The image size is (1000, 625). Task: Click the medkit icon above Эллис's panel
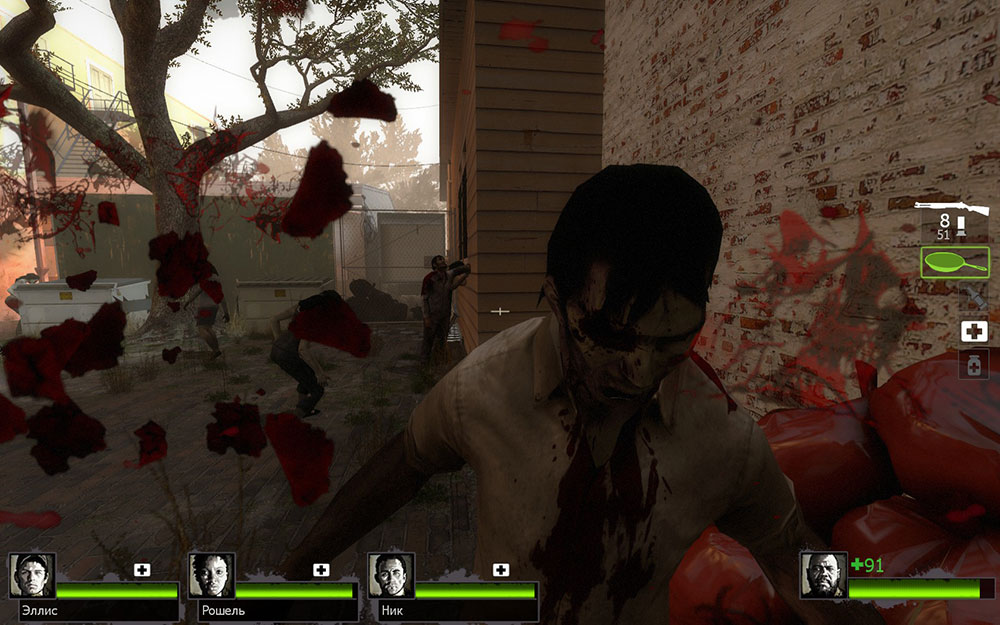[142, 569]
